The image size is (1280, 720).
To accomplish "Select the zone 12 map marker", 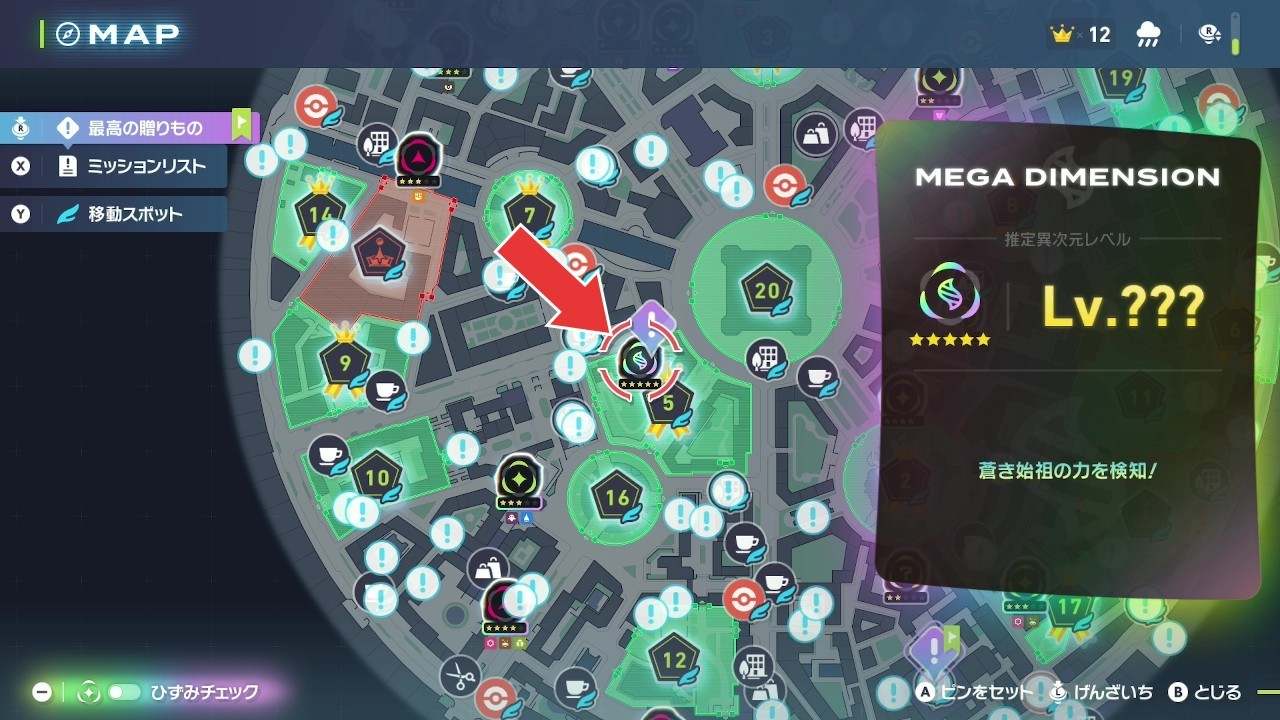I will click(674, 659).
